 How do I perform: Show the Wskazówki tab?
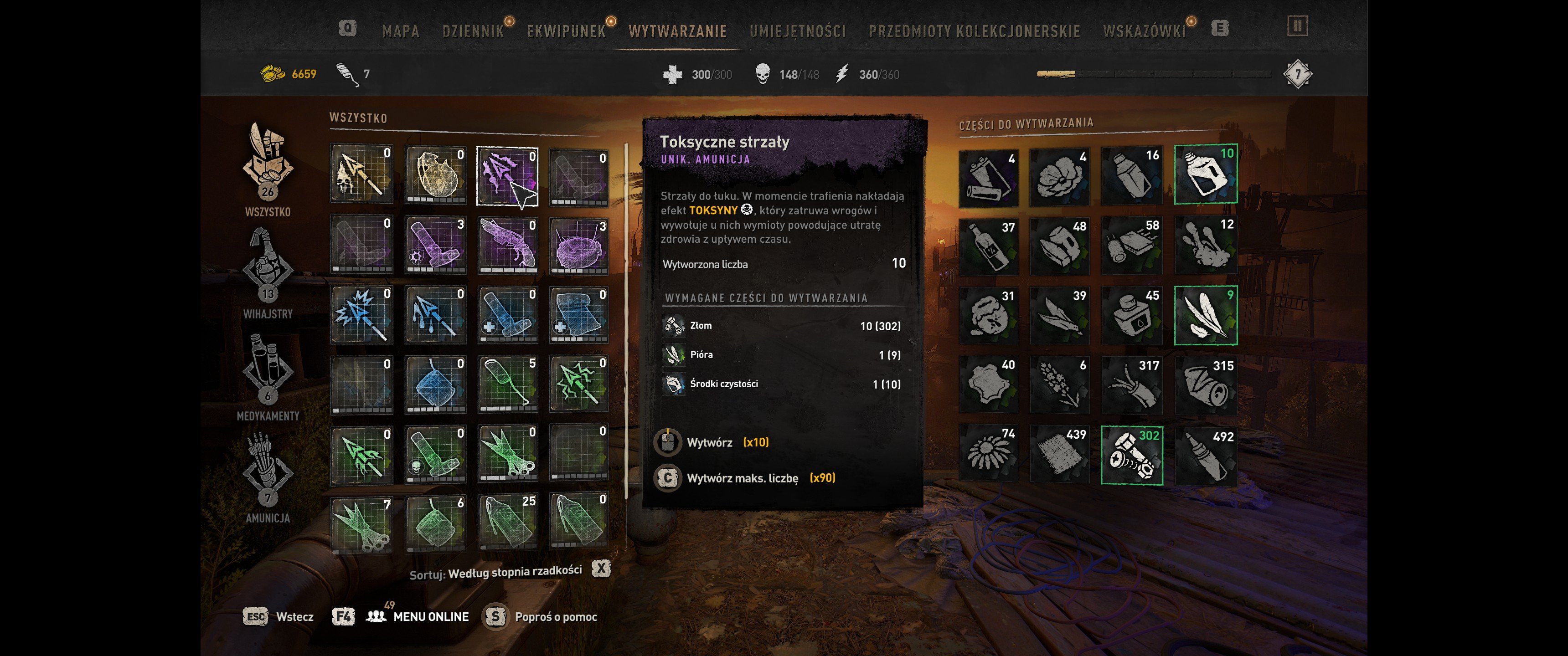[x=1144, y=31]
